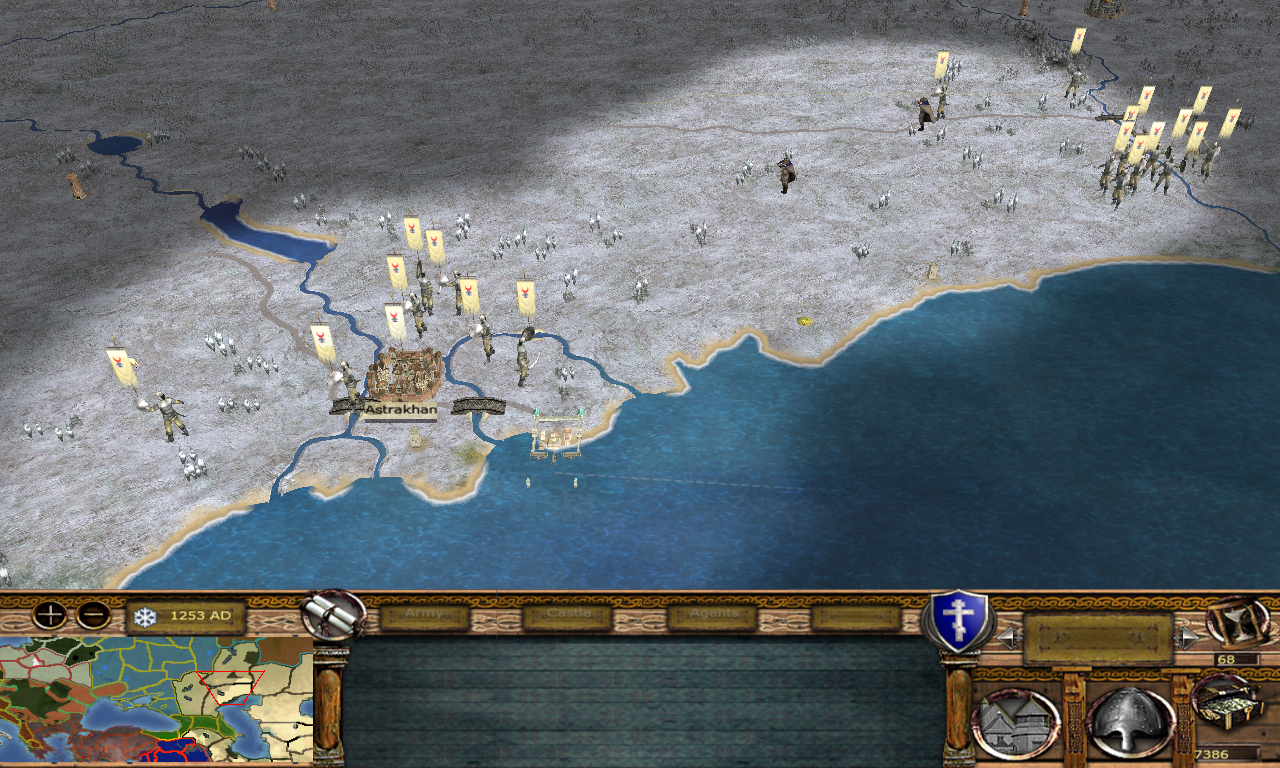Open the faction overview via the cross shield
Screen dimensions: 1280x768
[958, 620]
